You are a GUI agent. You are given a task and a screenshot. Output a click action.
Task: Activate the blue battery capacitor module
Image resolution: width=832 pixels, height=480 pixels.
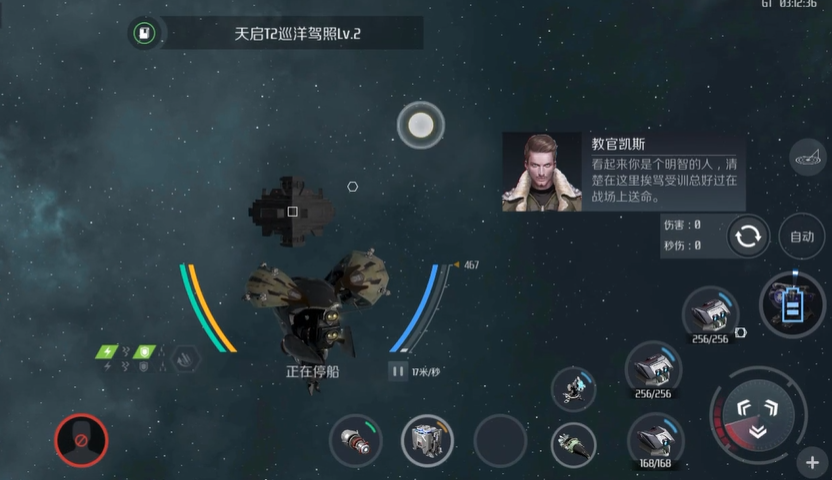[792, 305]
